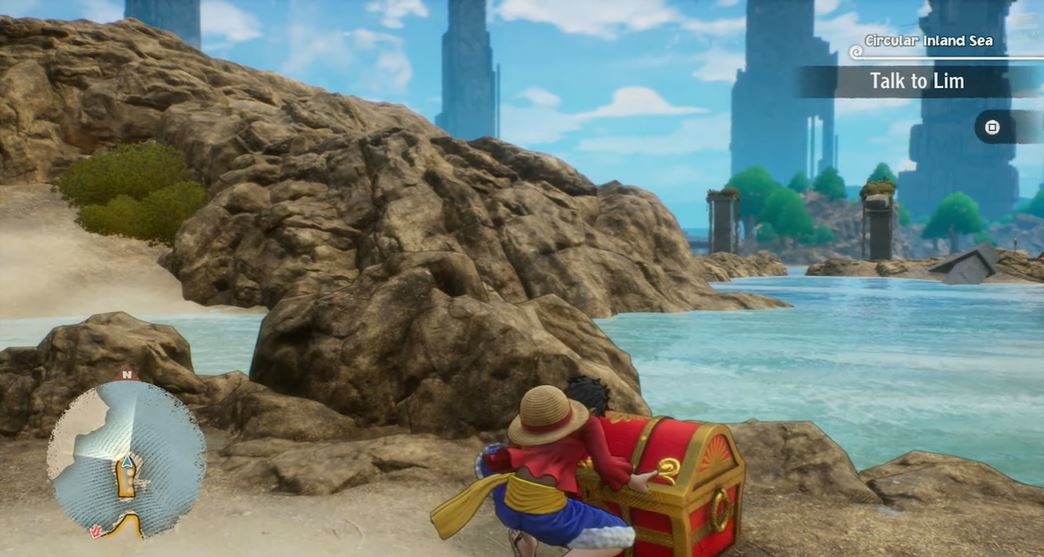Click the Circular Inland Sea location label
Viewport: 1044px width, 557px height.
(x=929, y=41)
